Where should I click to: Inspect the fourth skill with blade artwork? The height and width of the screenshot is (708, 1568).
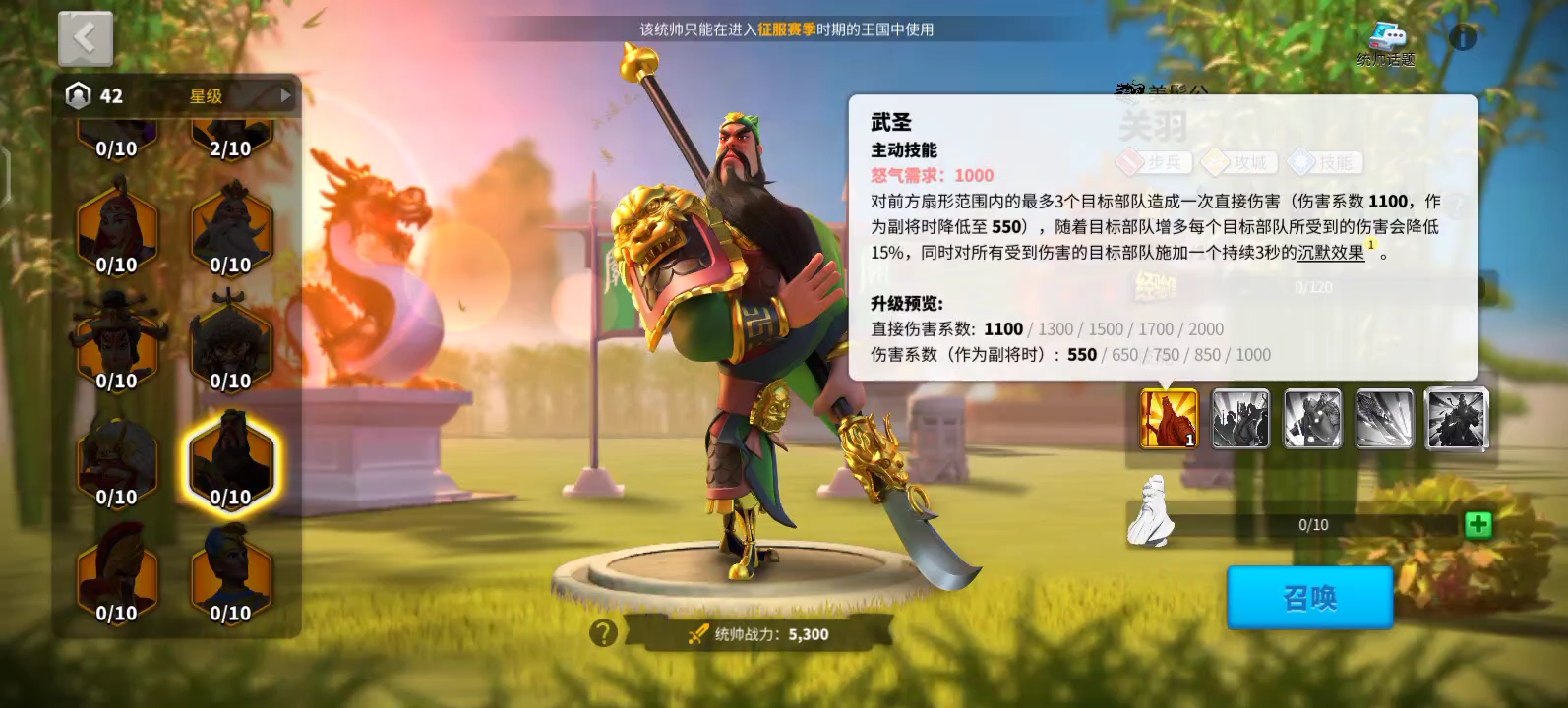pos(1384,419)
